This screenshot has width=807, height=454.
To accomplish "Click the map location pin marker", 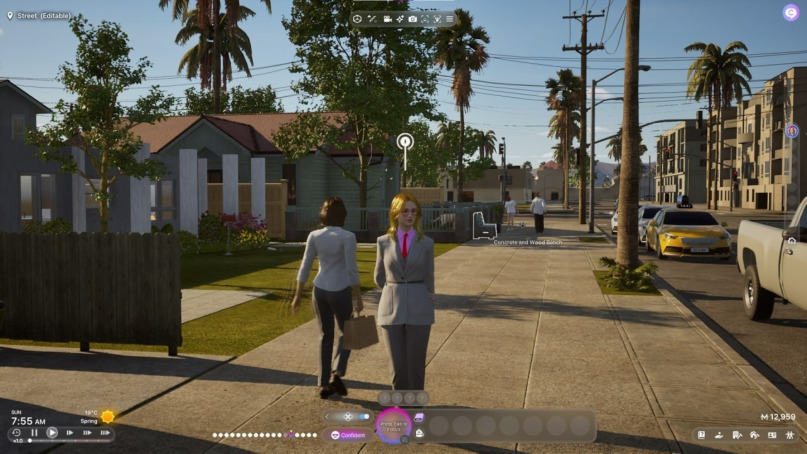I will [405, 142].
